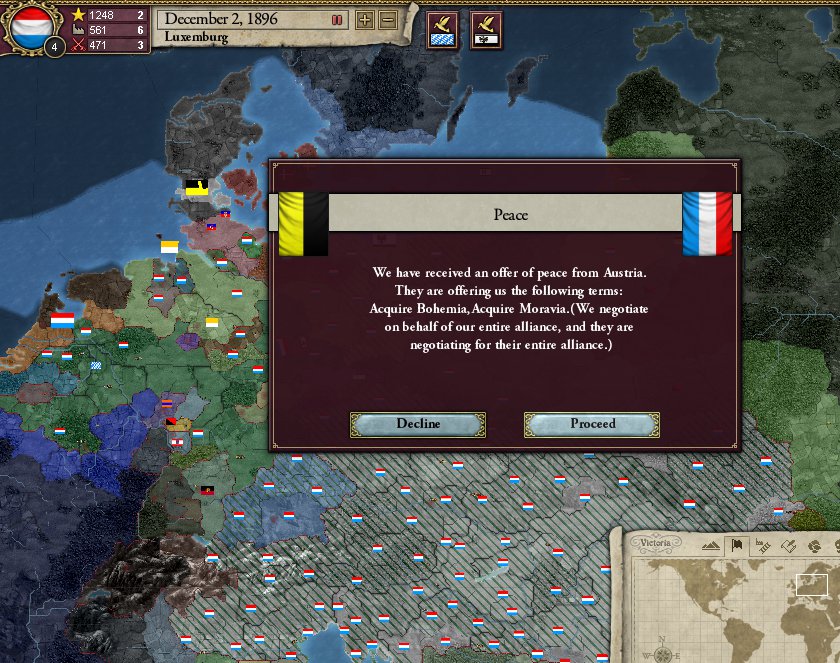Screen dimensions: 840x663
Task: Switch to terrain map mode
Action: pyautogui.click(x=710, y=546)
